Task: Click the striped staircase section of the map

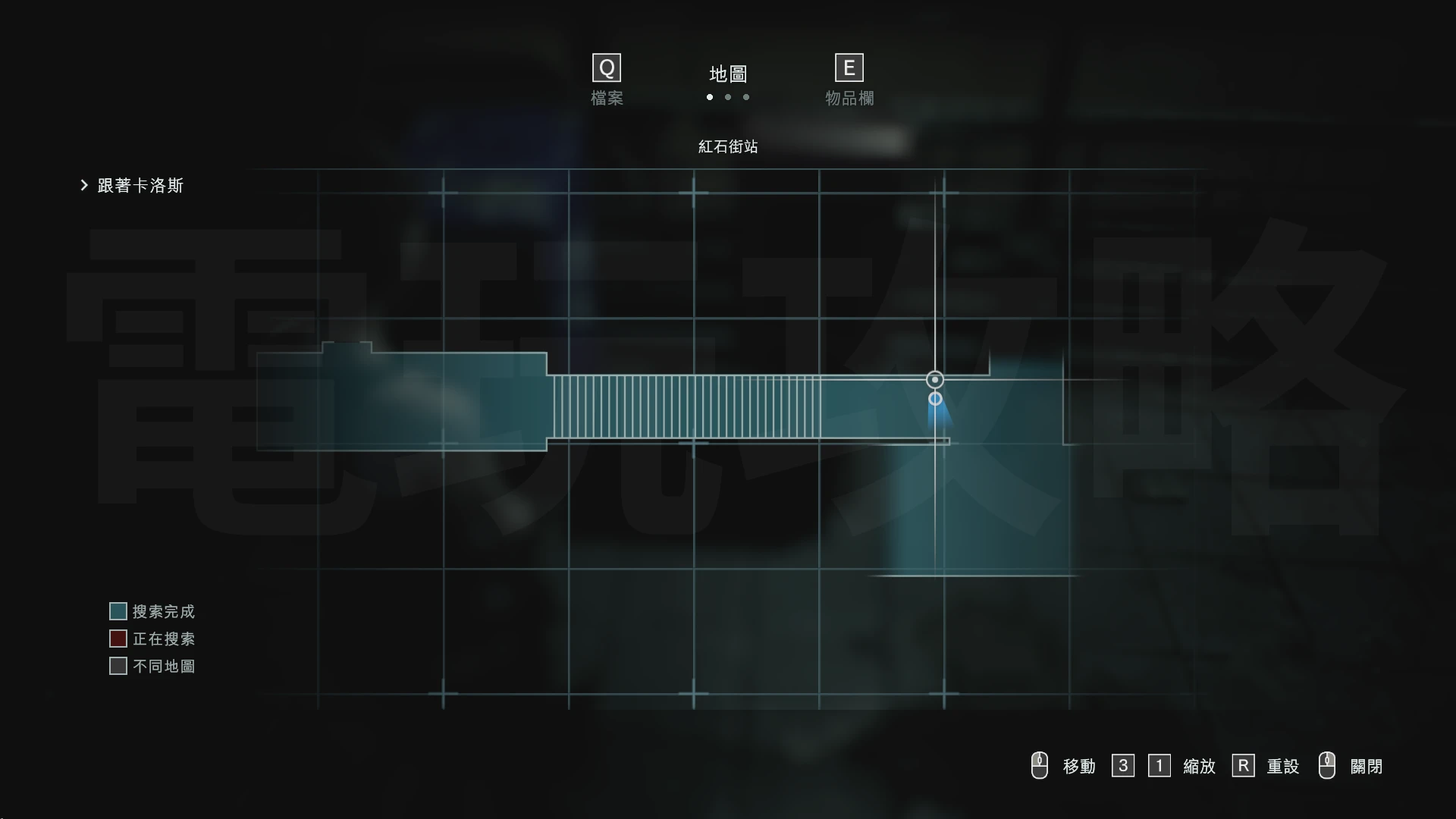Action: click(x=686, y=407)
